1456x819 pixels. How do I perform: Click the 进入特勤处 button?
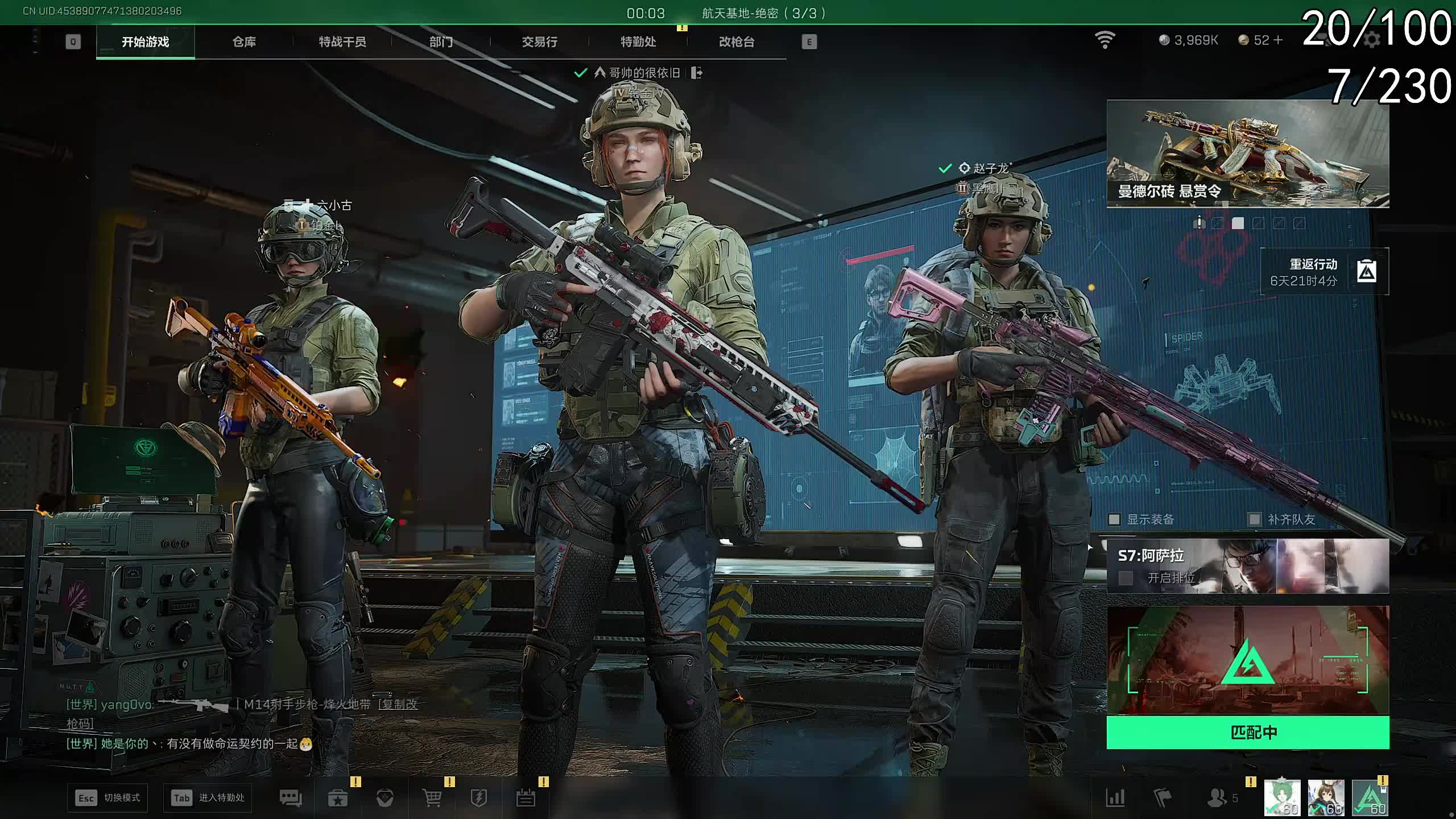click(208, 797)
